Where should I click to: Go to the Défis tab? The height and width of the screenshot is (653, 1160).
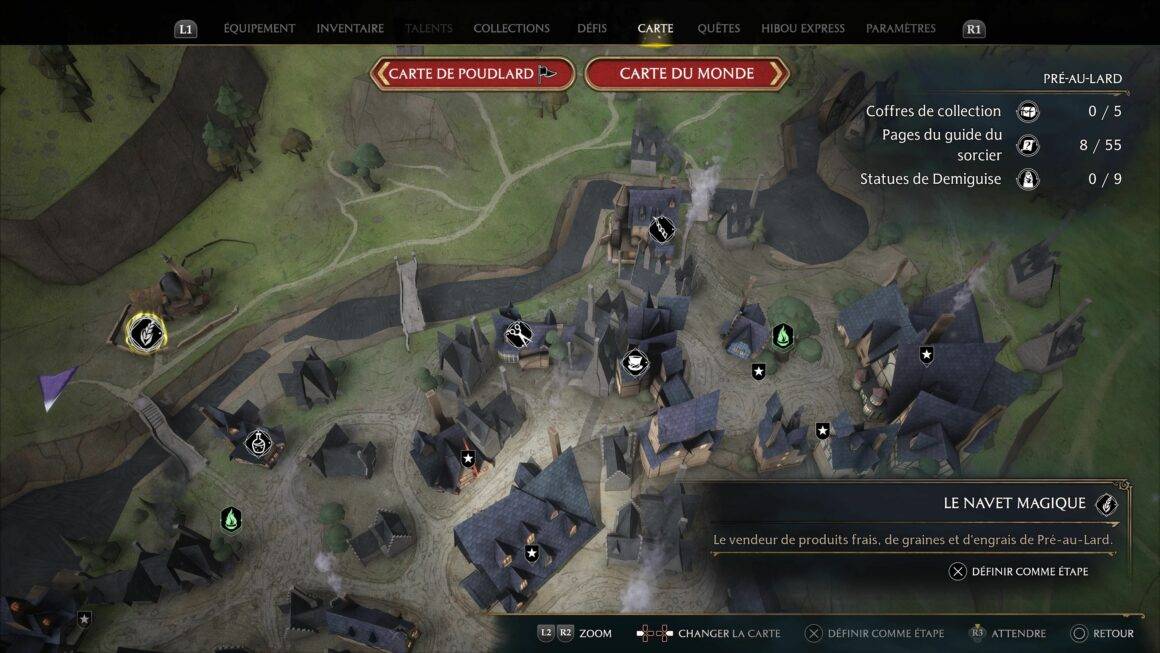coord(592,29)
